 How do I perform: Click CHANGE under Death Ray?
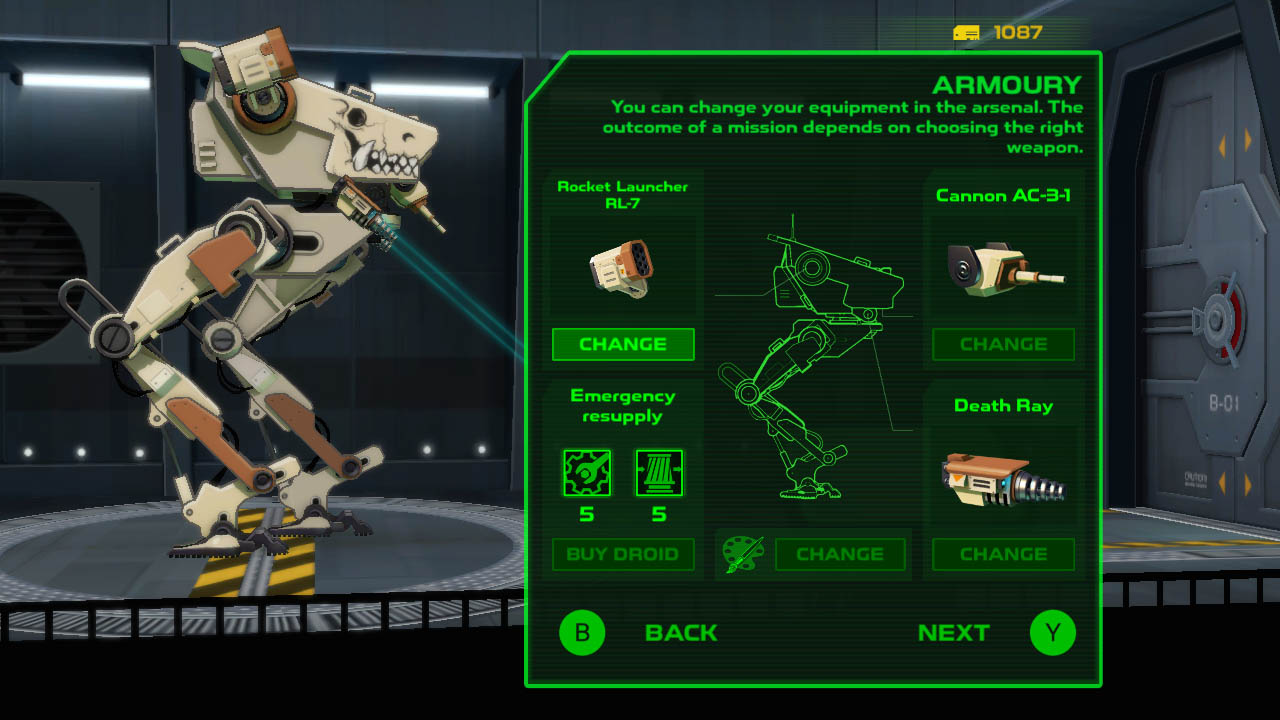[x=1003, y=554]
